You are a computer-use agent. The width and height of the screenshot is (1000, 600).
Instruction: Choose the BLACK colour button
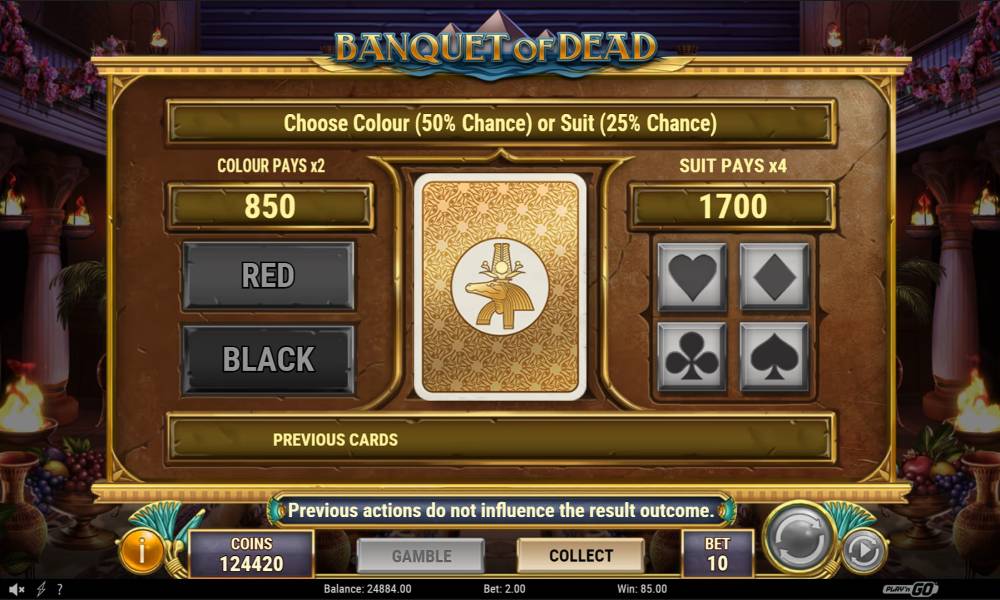tap(268, 359)
